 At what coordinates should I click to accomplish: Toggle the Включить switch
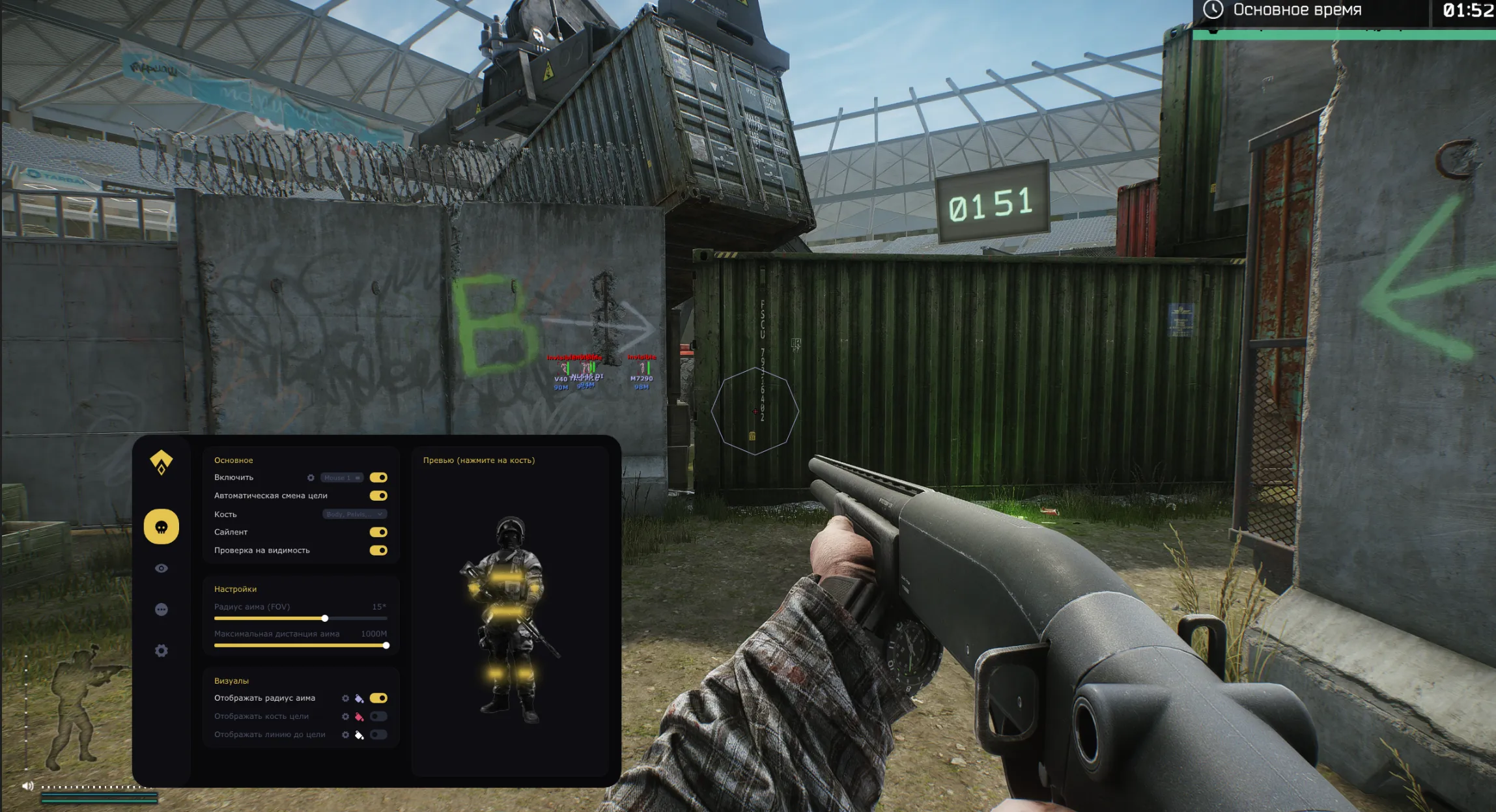pos(378,477)
